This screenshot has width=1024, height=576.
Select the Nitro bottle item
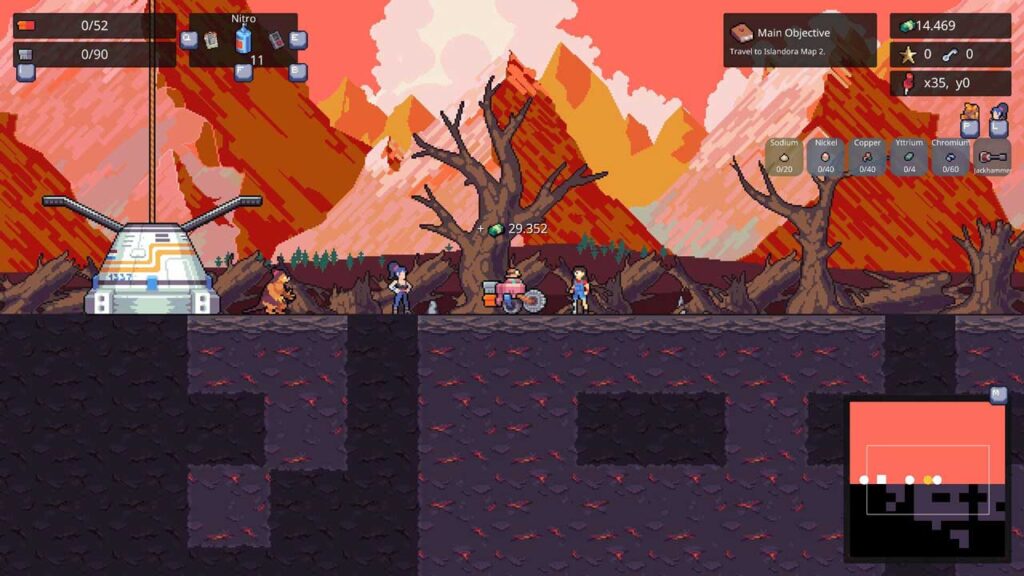pyautogui.click(x=243, y=40)
